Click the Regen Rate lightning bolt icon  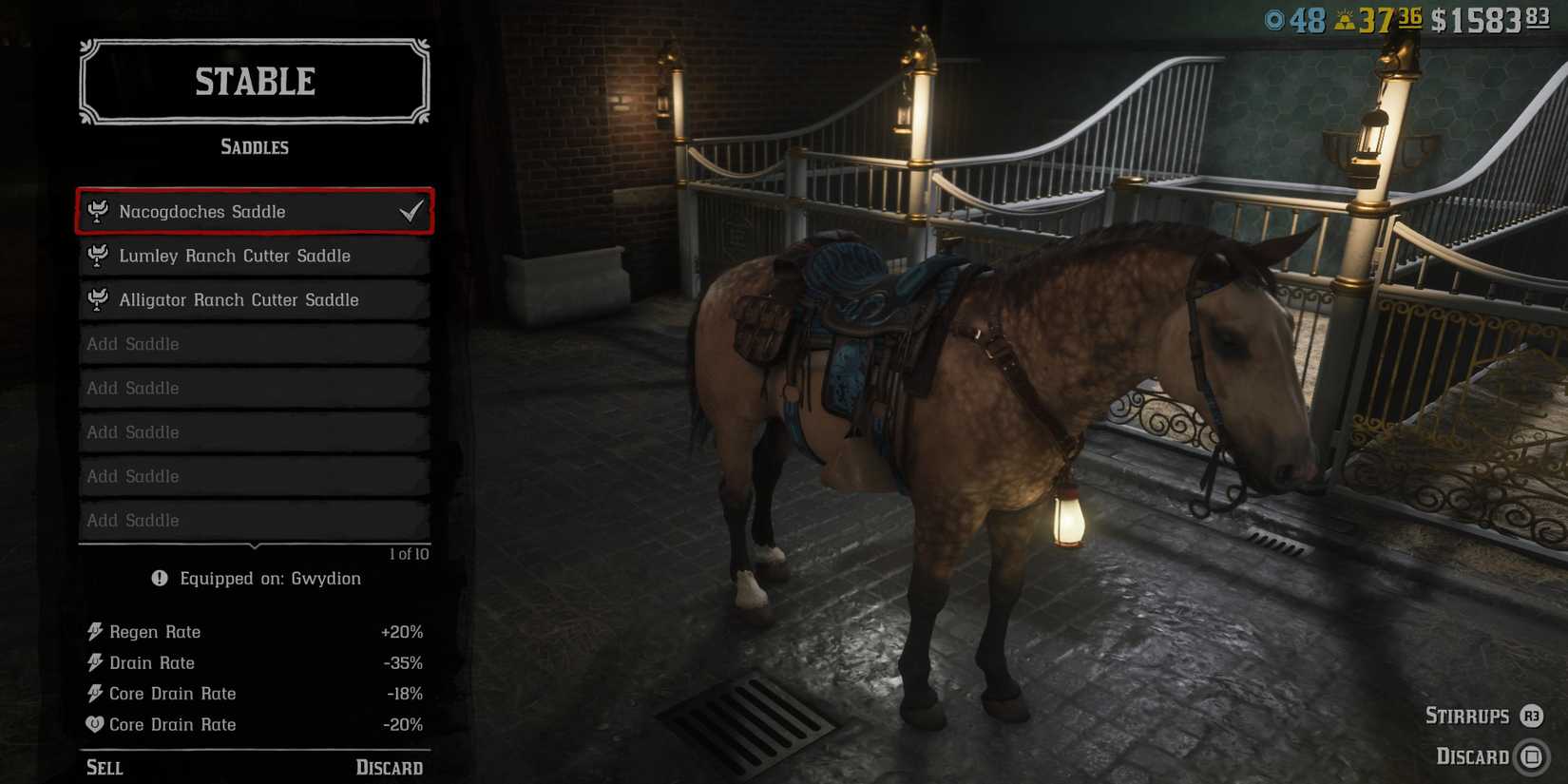click(x=94, y=631)
